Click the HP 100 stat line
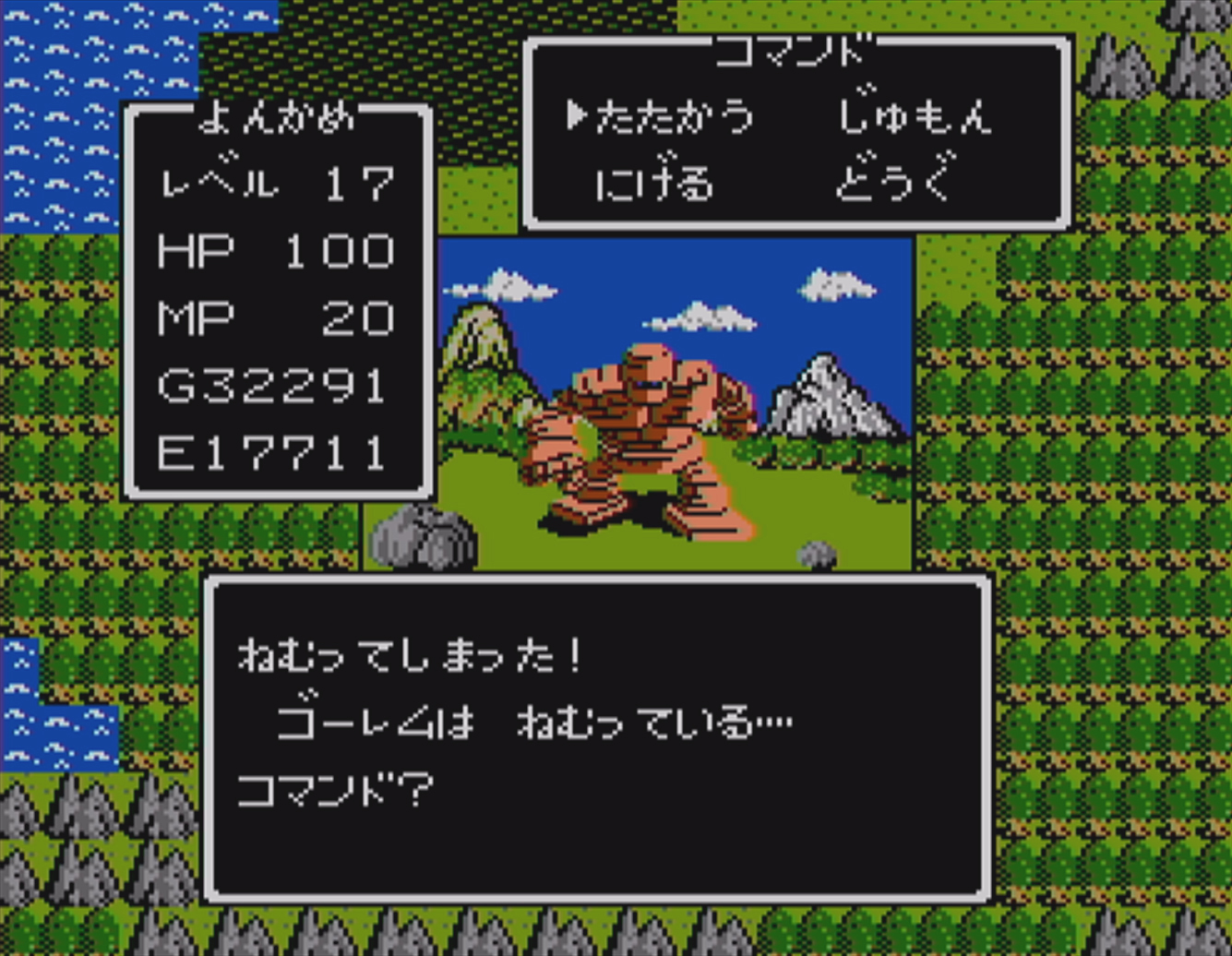 coord(274,250)
